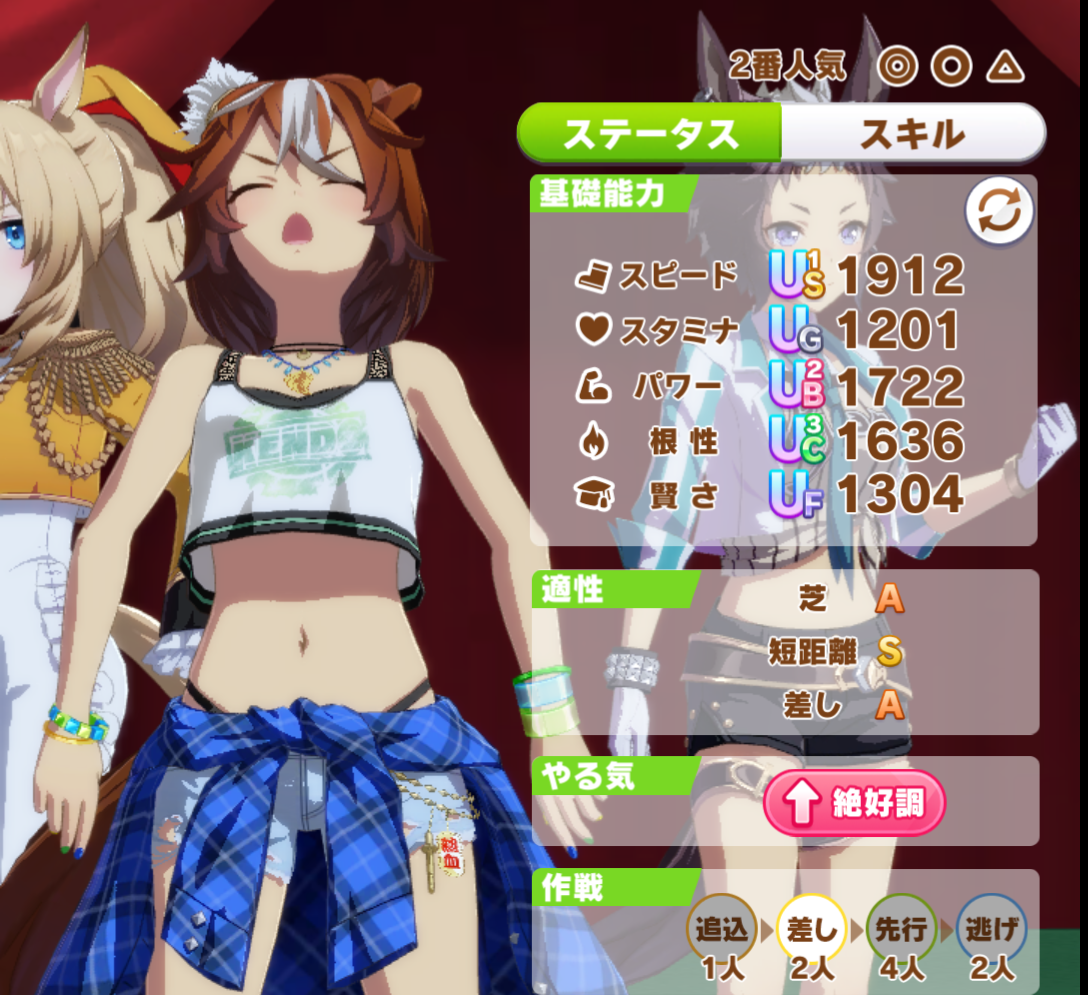Click the circular refresh arrows button
Image resolution: width=1088 pixels, height=995 pixels.
coord(999,212)
